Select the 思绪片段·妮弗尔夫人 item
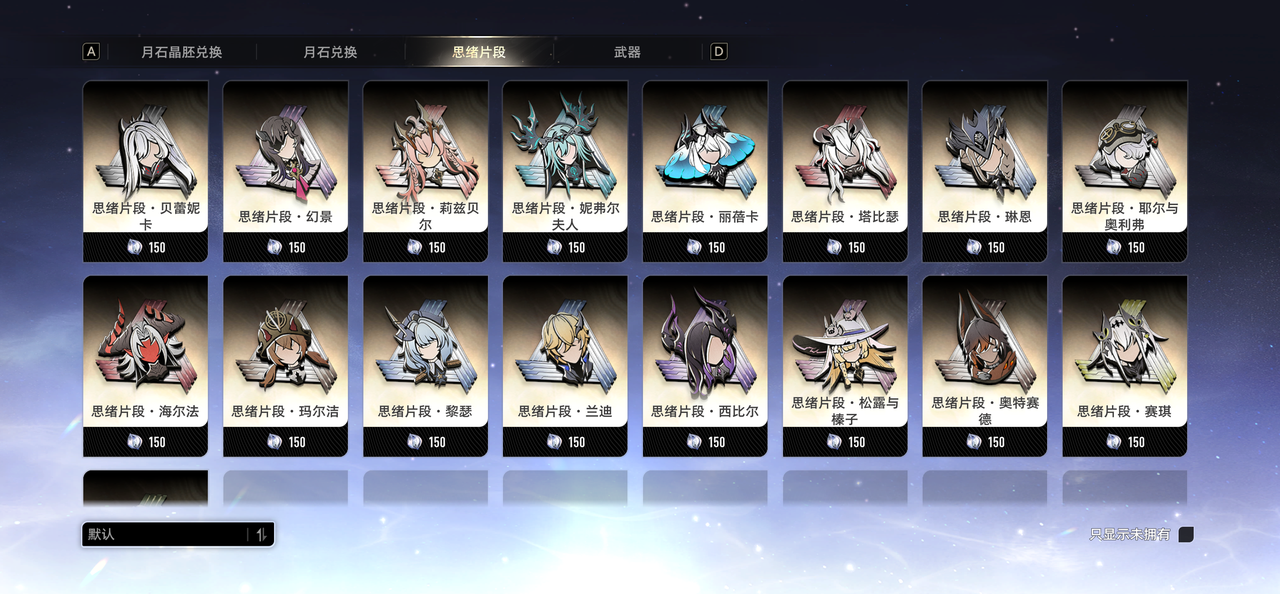This screenshot has height=594, width=1280. point(566,170)
